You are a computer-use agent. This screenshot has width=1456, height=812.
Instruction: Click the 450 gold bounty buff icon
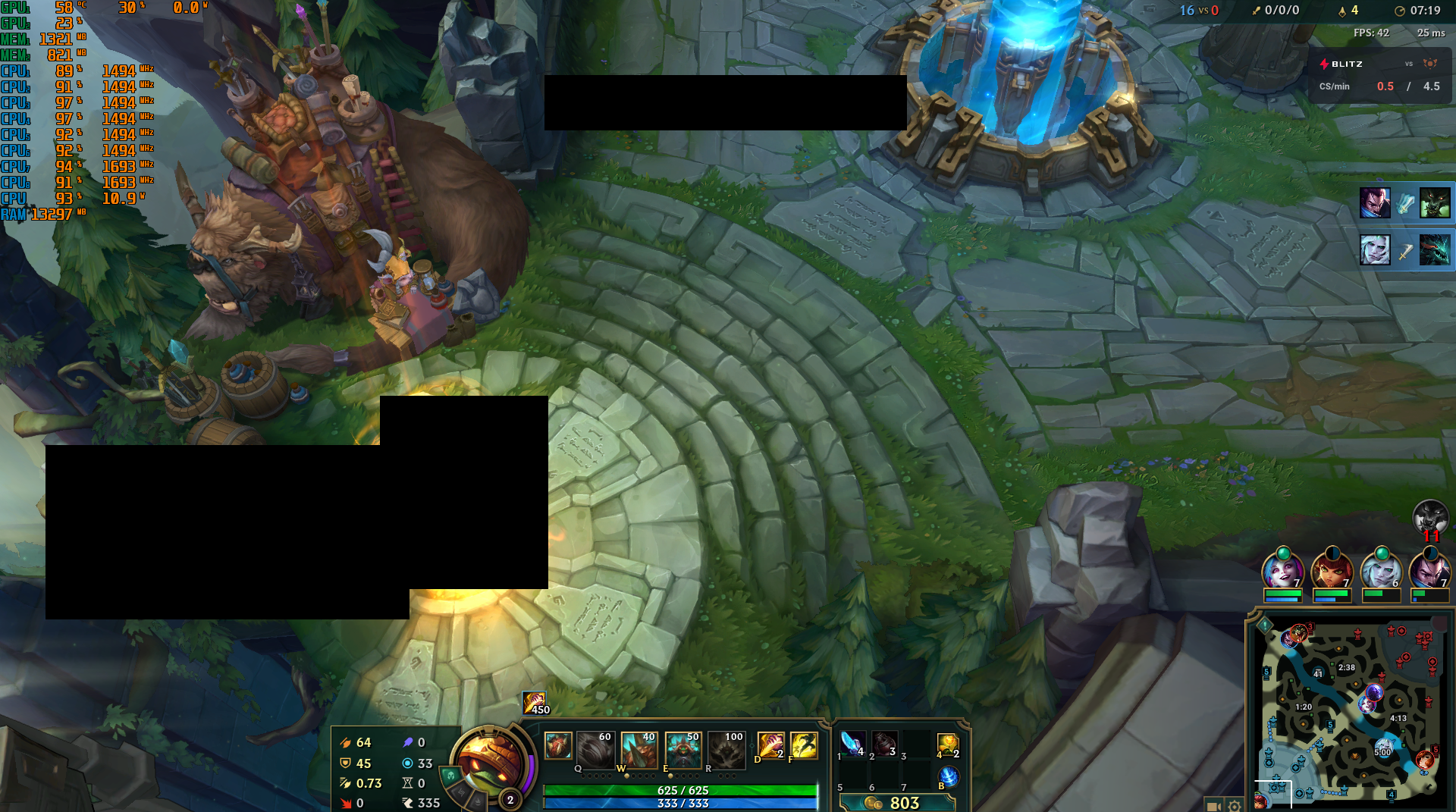533,701
